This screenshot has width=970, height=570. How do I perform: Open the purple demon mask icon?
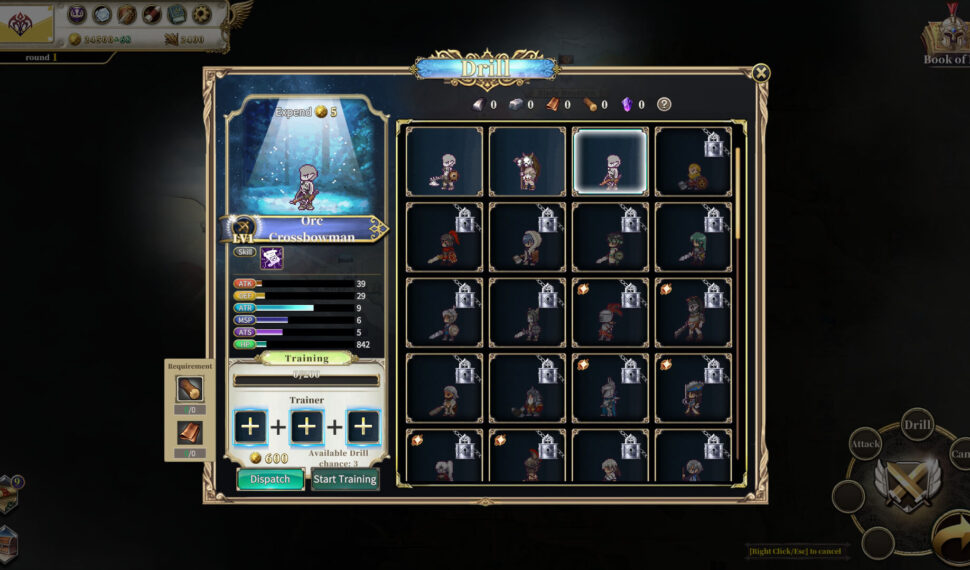pyautogui.click(x=77, y=14)
